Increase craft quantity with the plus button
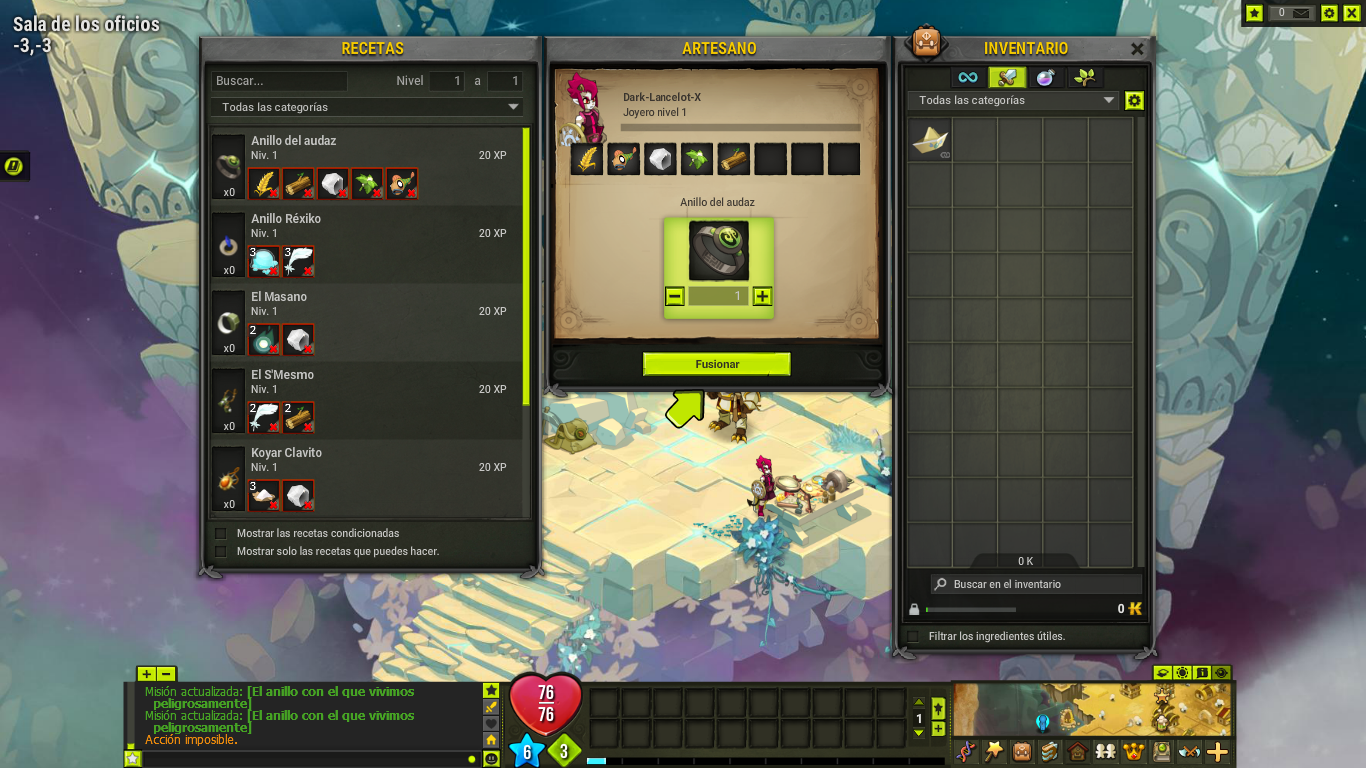 [x=762, y=296]
